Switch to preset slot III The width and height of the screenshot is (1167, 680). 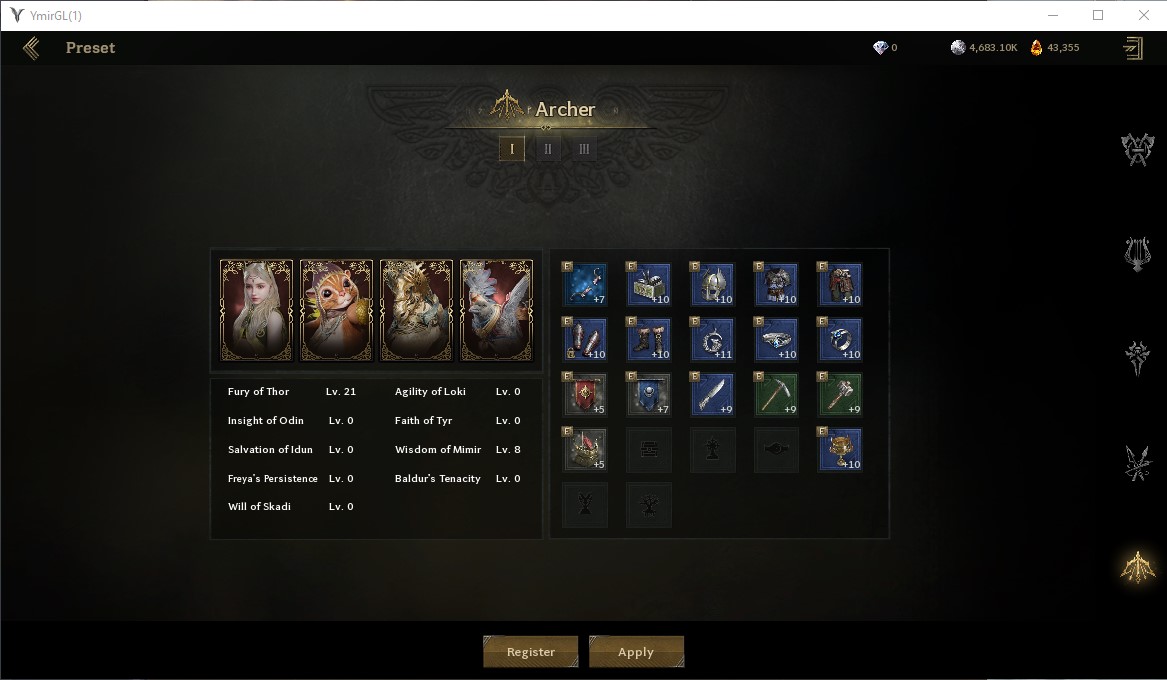[x=584, y=149]
